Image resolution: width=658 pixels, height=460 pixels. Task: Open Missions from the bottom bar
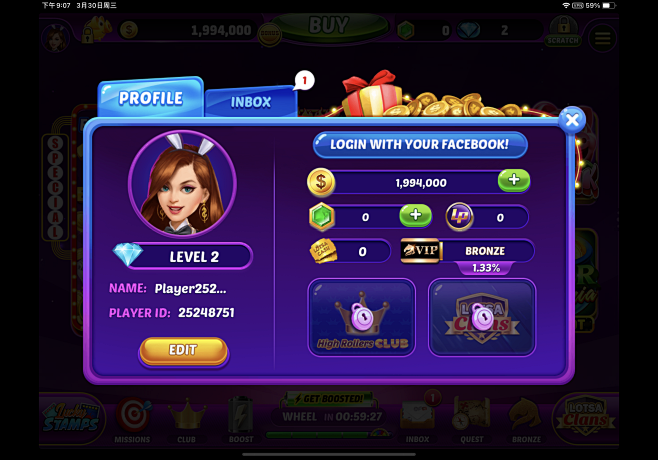tap(133, 421)
